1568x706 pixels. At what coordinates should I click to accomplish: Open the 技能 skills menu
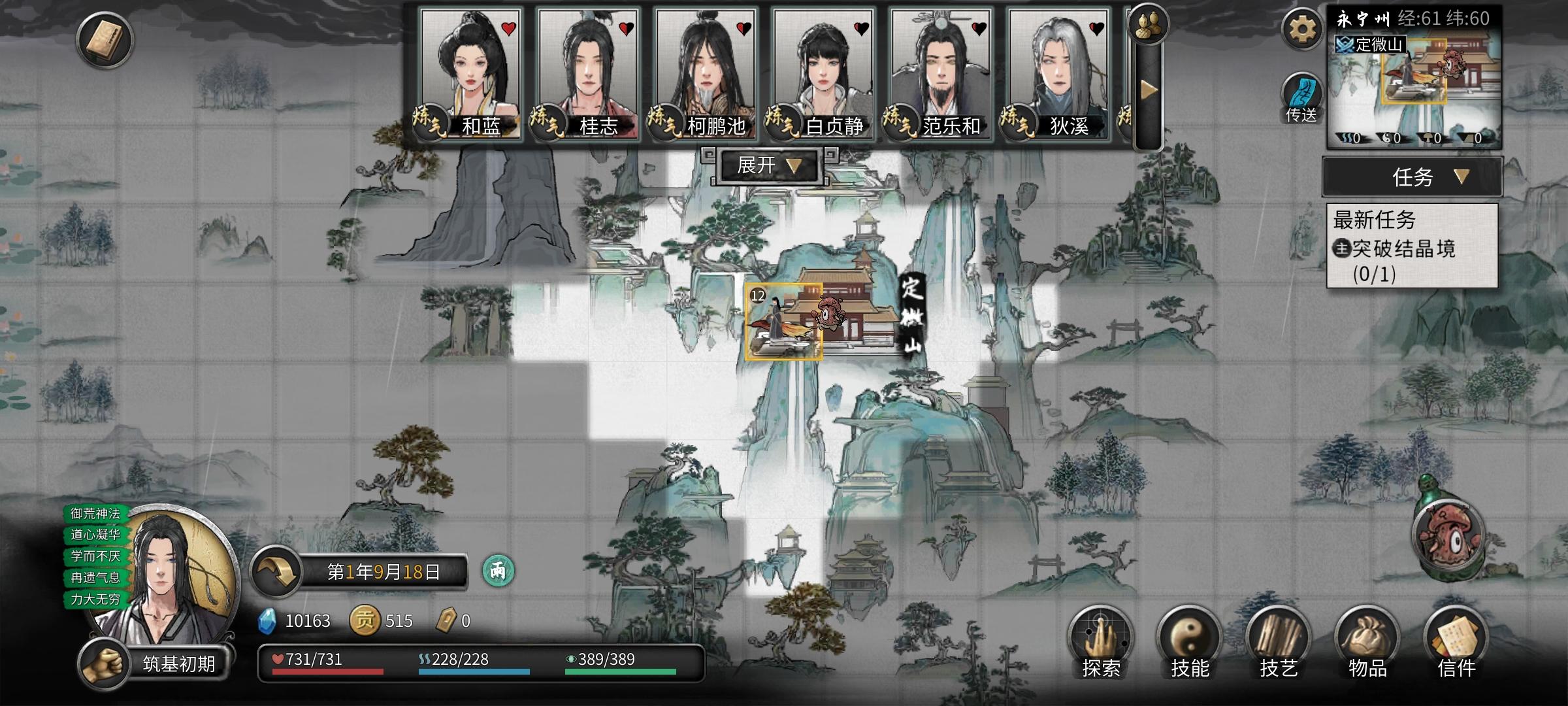click(x=1190, y=642)
